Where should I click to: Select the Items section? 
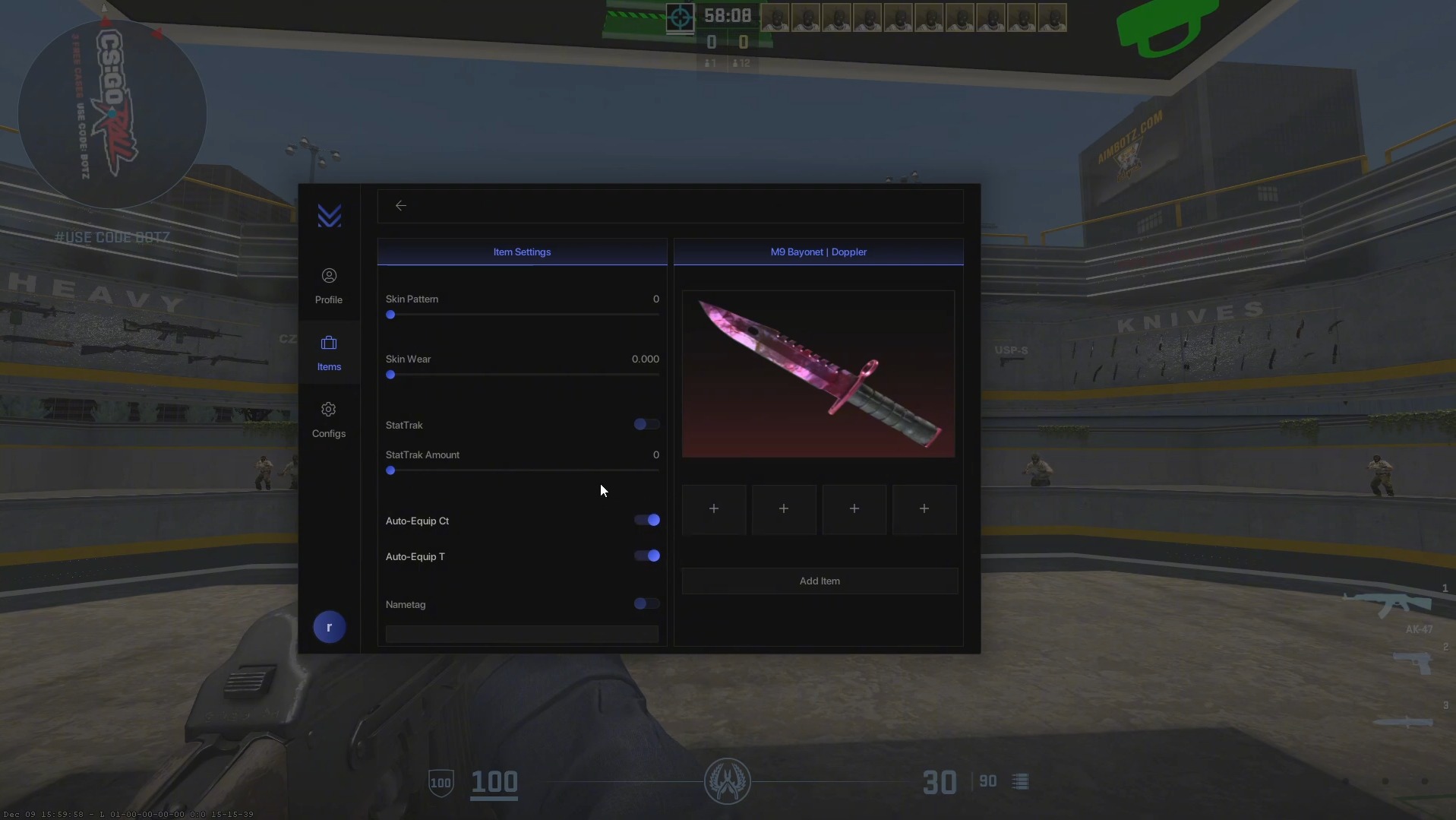pyautogui.click(x=329, y=352)
